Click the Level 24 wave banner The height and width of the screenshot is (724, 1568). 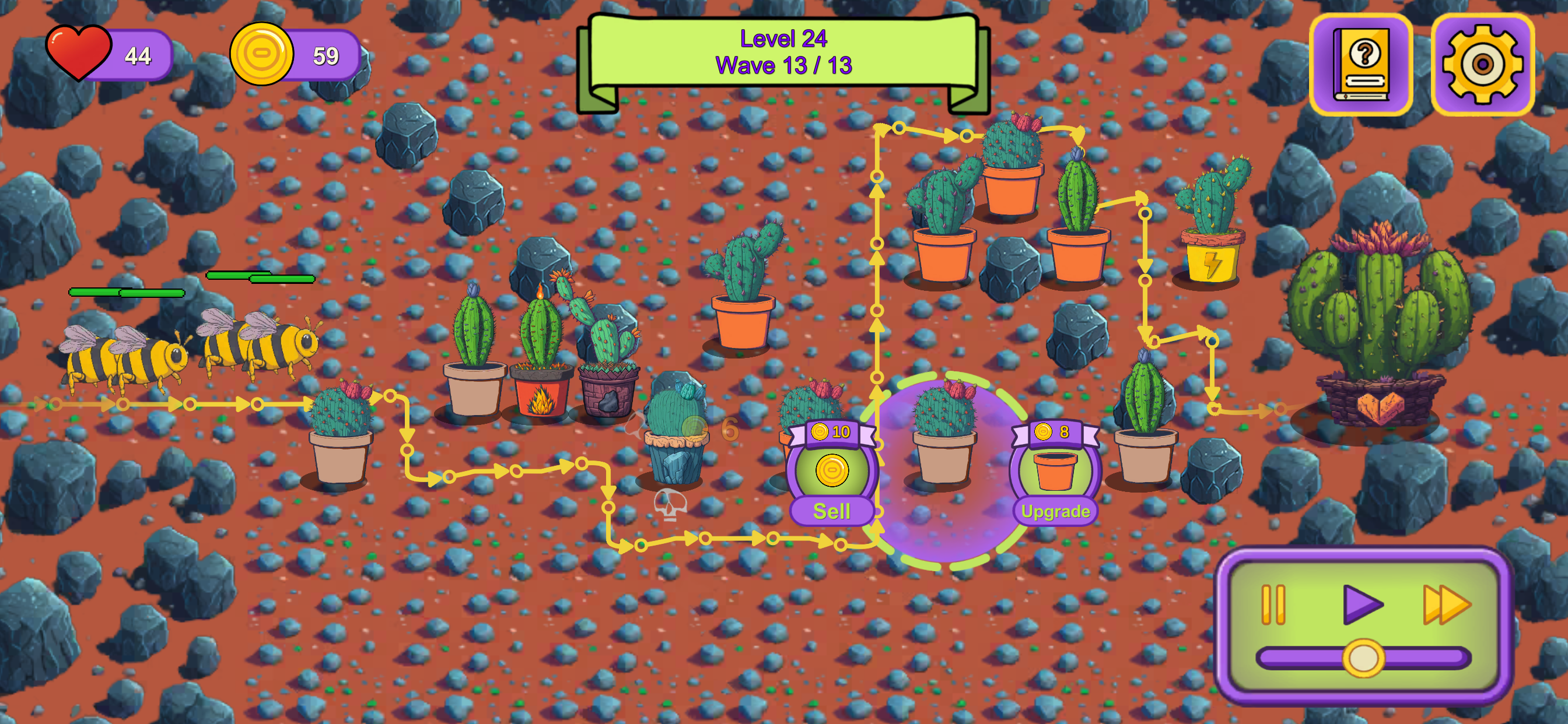(x=785, y=40)
